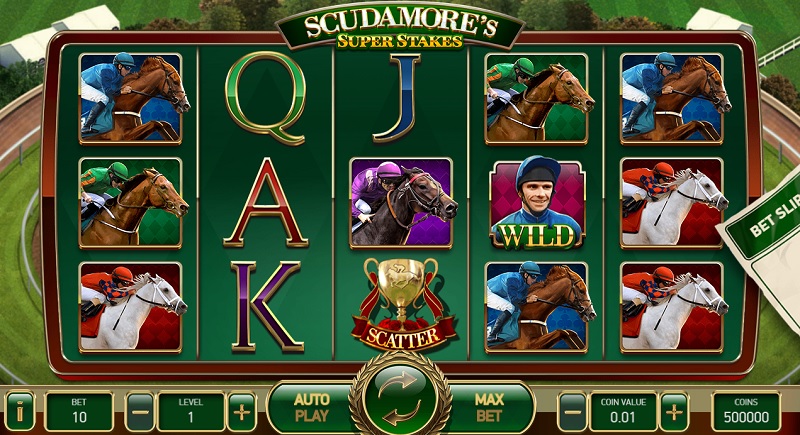Image resolution: width=800 pixels, height=435 pixels.
Task: Open the info paytable button
Action: point(20,409)
